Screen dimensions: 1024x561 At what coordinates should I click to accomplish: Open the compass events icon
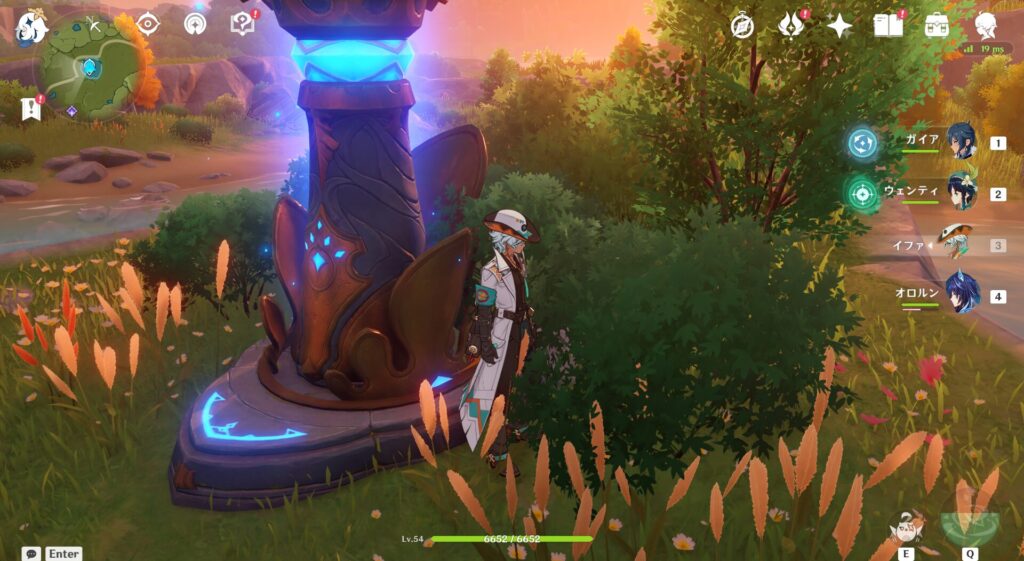(742, 26)
